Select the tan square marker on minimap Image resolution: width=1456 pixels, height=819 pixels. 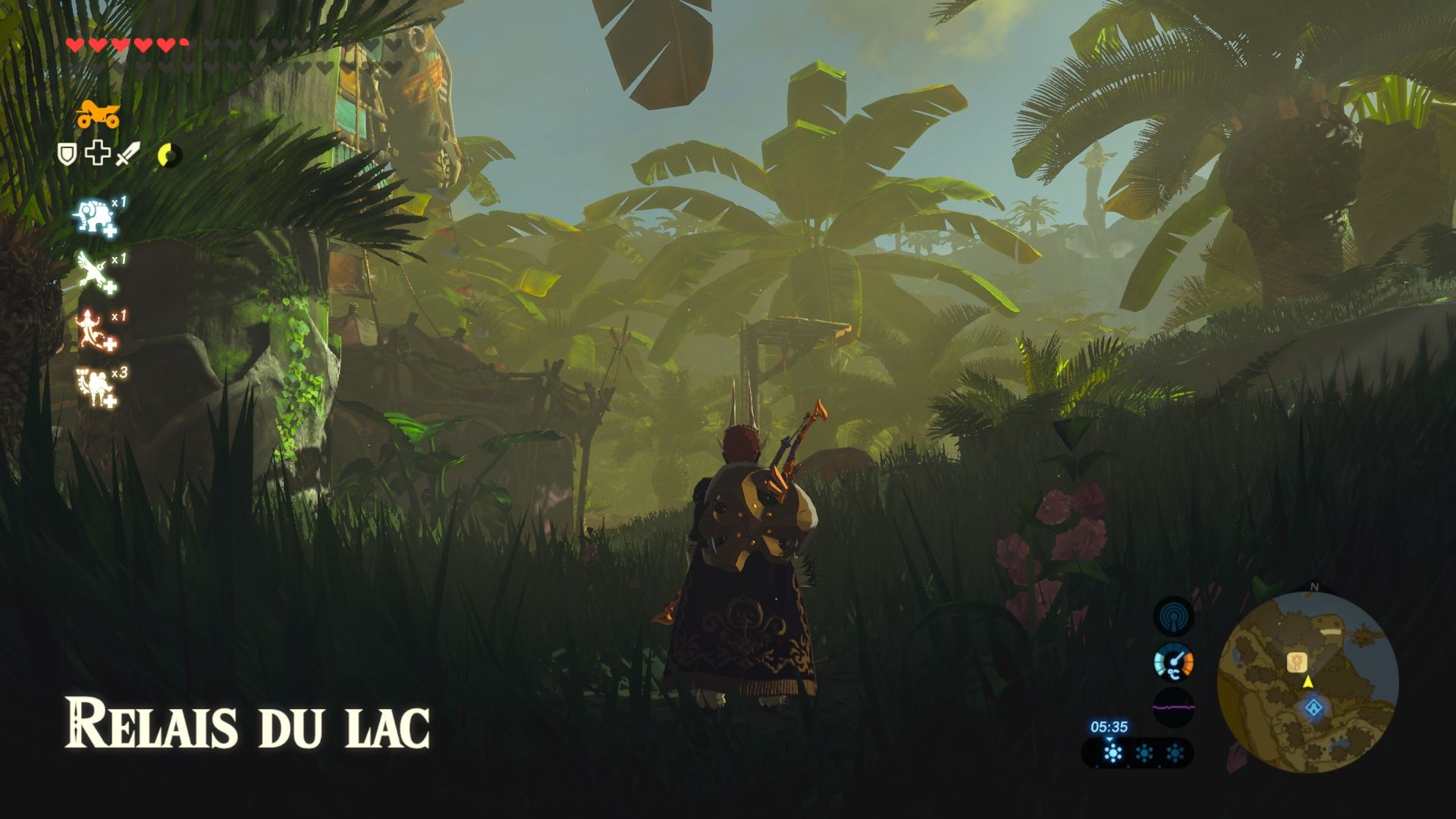[x=1297, y=662]
